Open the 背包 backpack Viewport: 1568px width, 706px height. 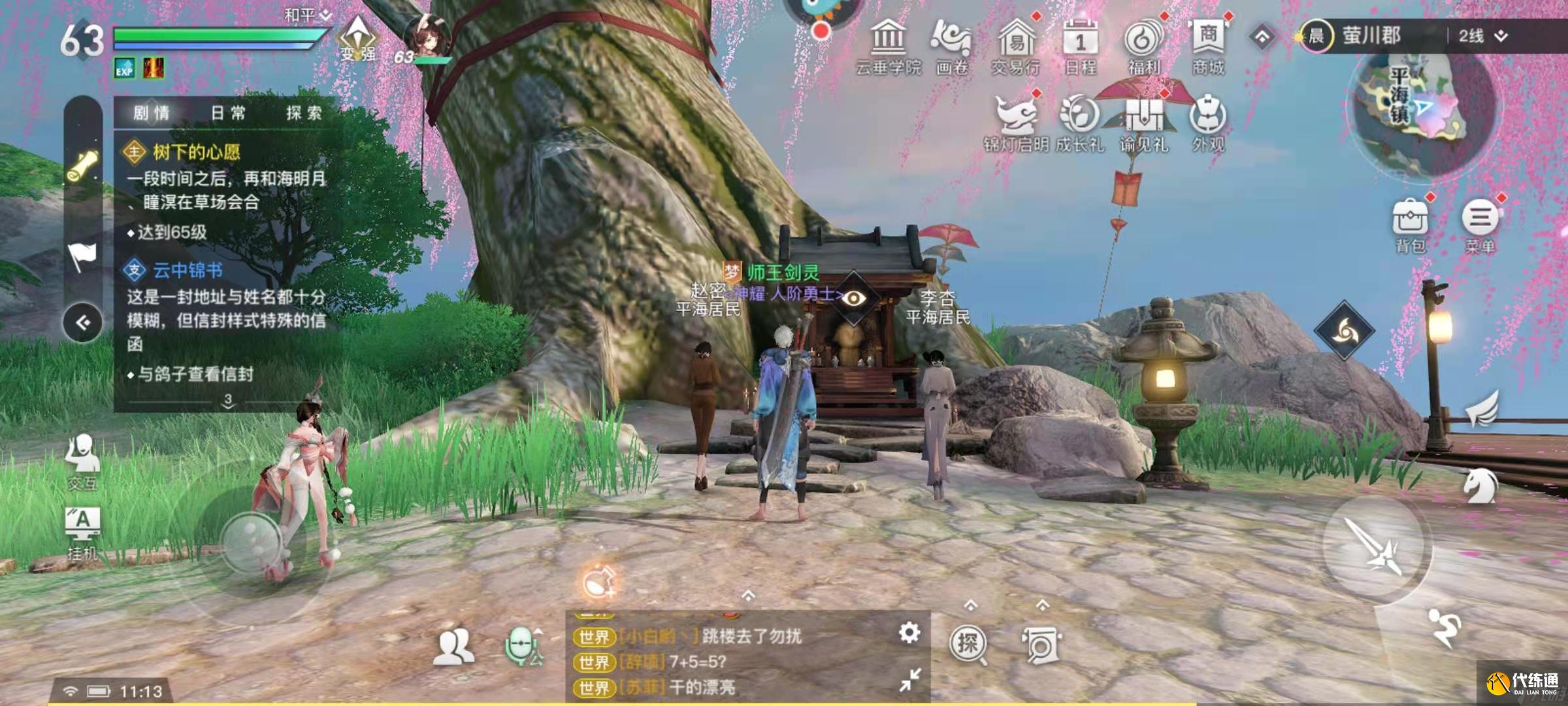[1410, 224]
